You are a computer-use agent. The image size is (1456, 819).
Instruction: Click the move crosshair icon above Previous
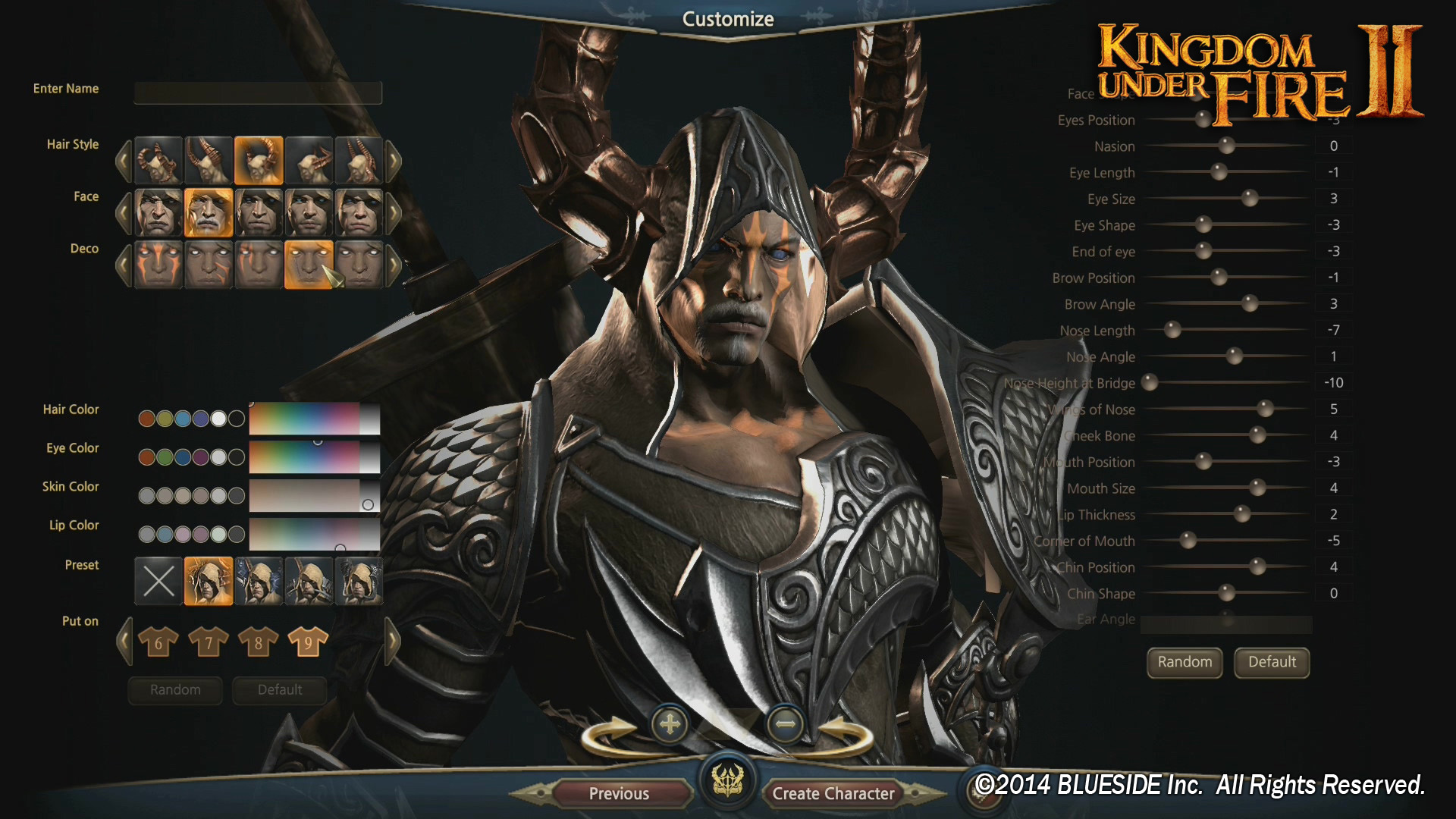point(670,724)
